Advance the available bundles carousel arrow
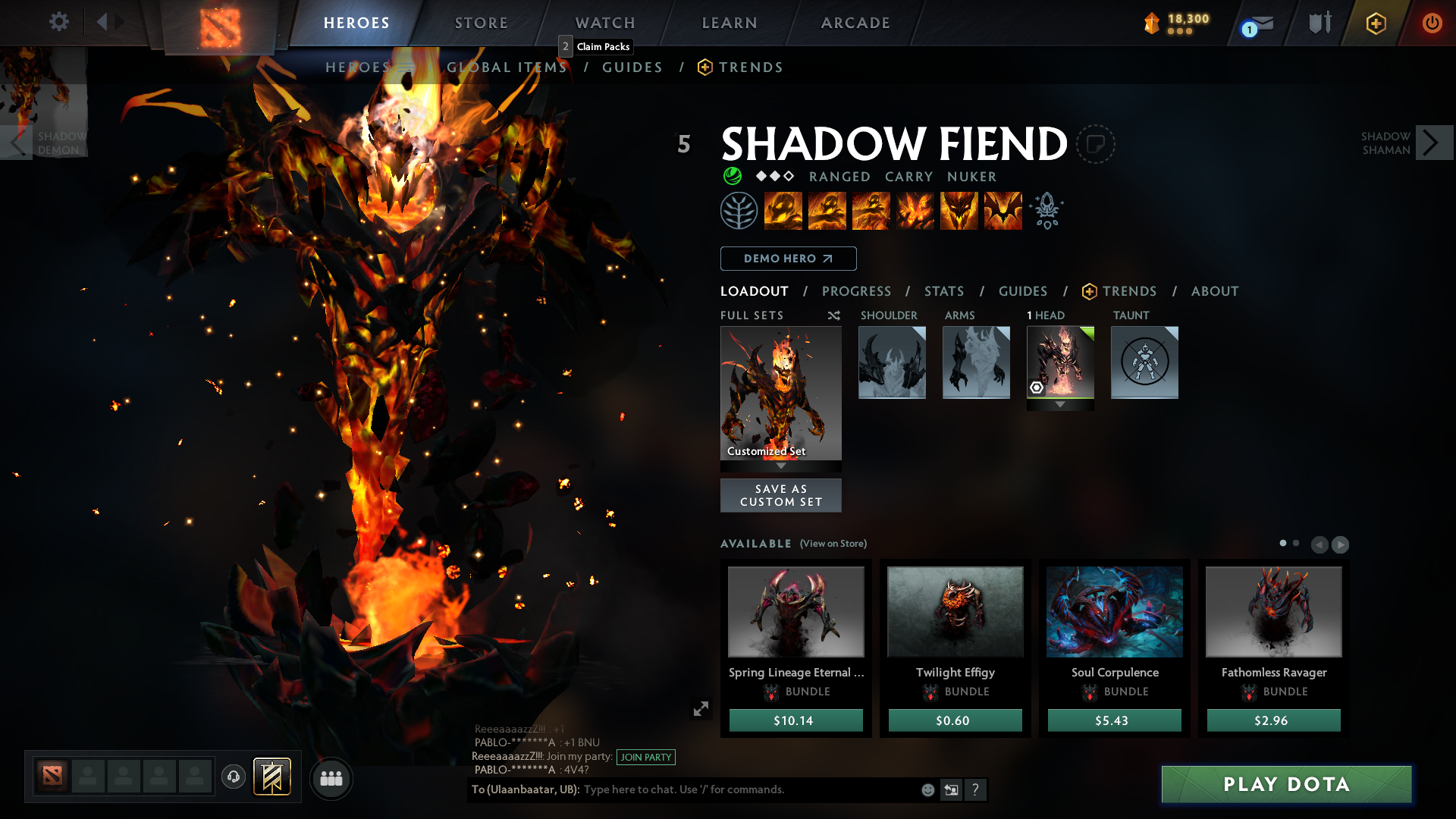 point(1341,544)
